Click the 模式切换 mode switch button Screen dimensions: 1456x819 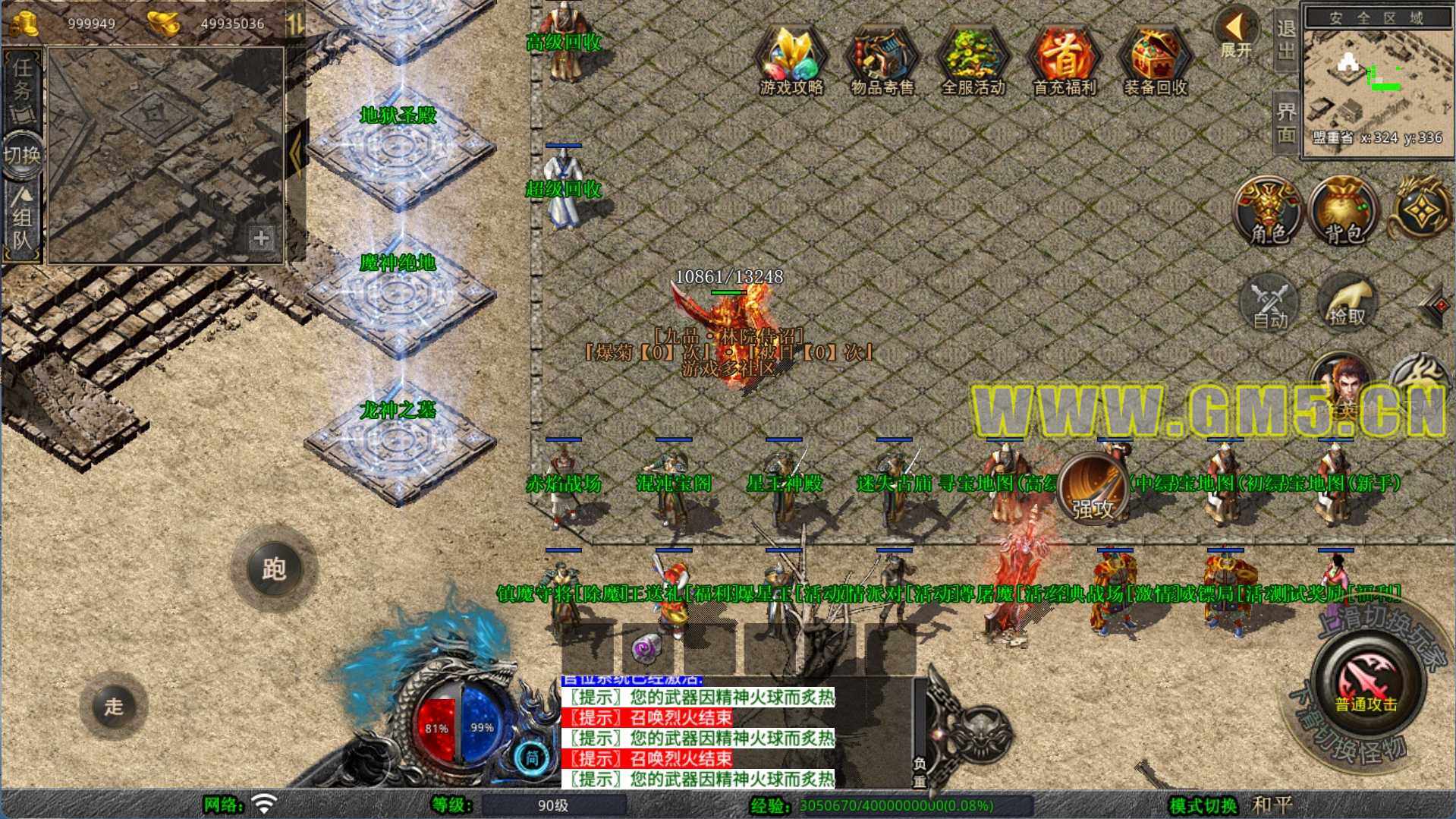[x=1203, y=805]
